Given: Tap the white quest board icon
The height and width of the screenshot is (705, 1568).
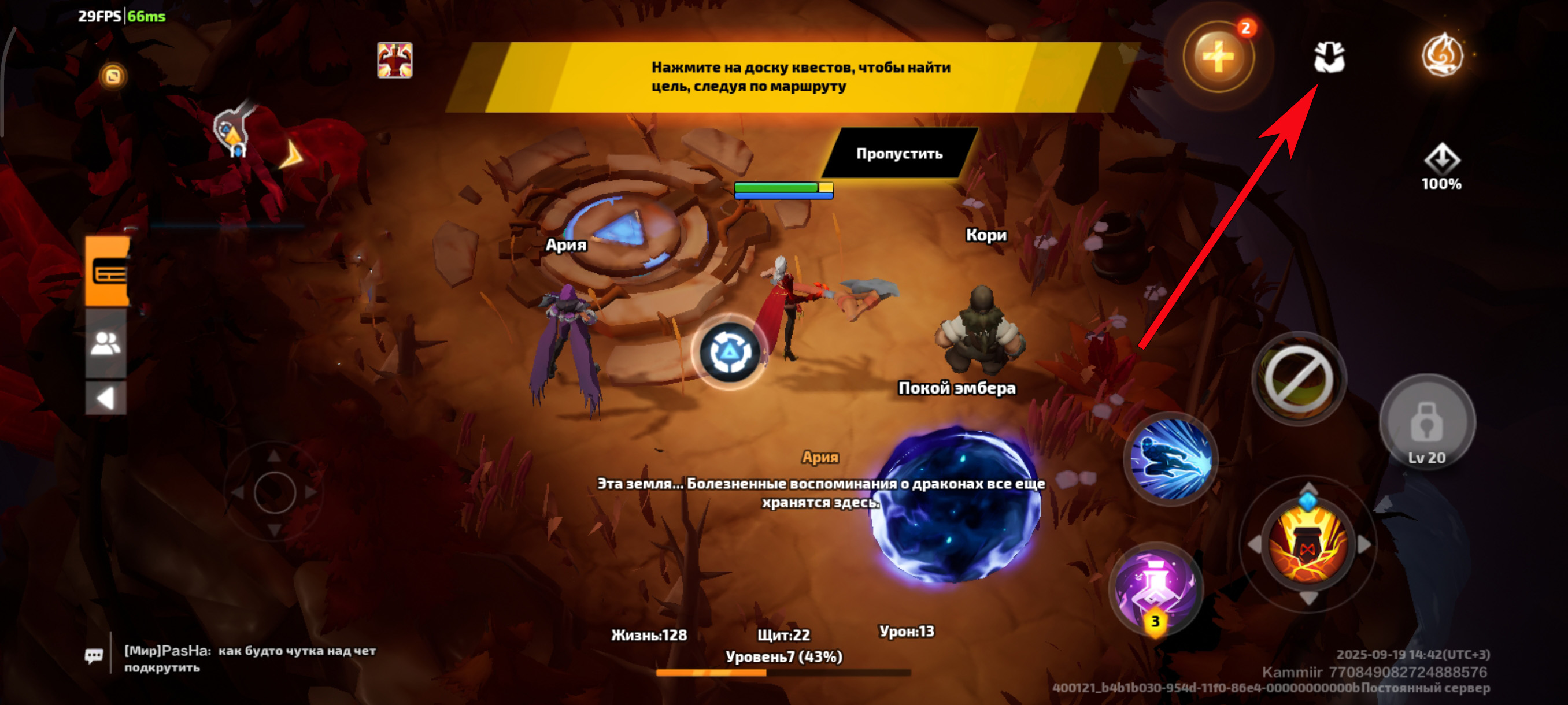Looking at the screenshot, I should (x=1329, y=57).
